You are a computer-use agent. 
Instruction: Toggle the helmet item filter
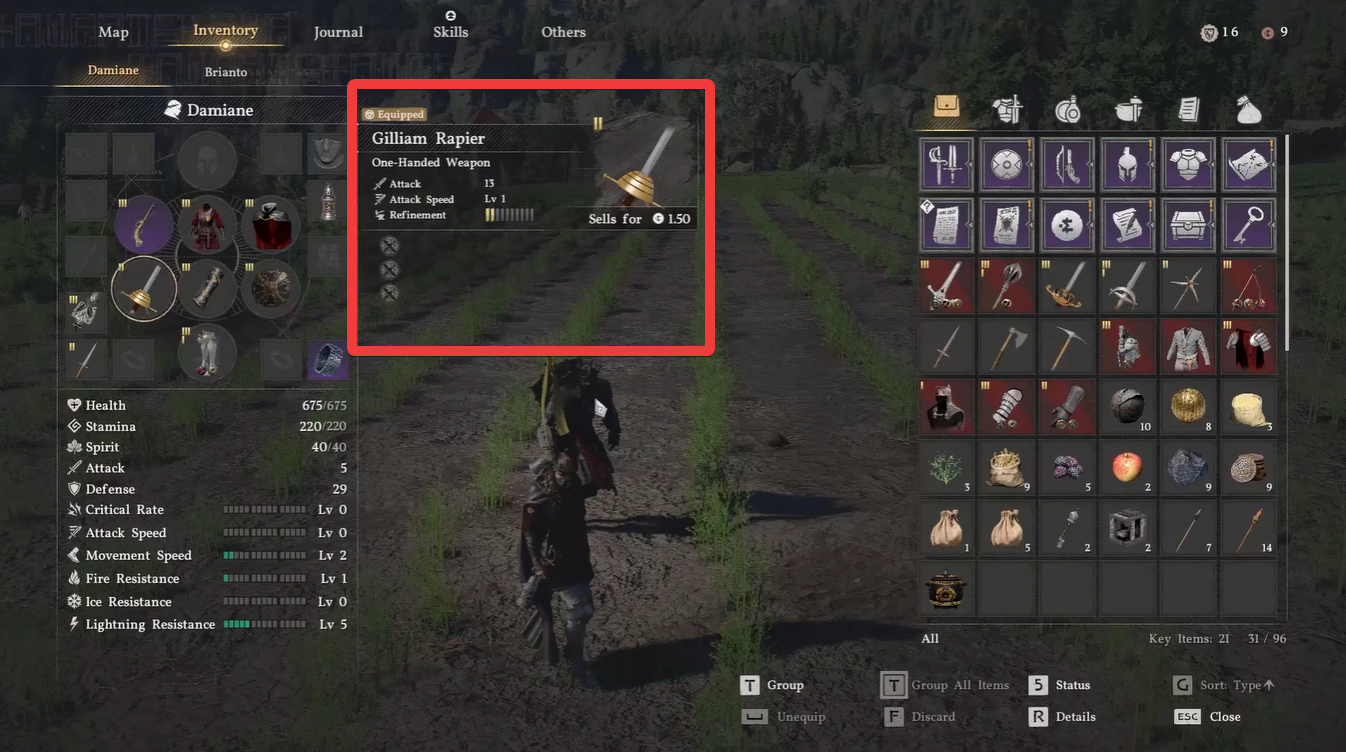pyautogui.click(x=1127, y=164)
